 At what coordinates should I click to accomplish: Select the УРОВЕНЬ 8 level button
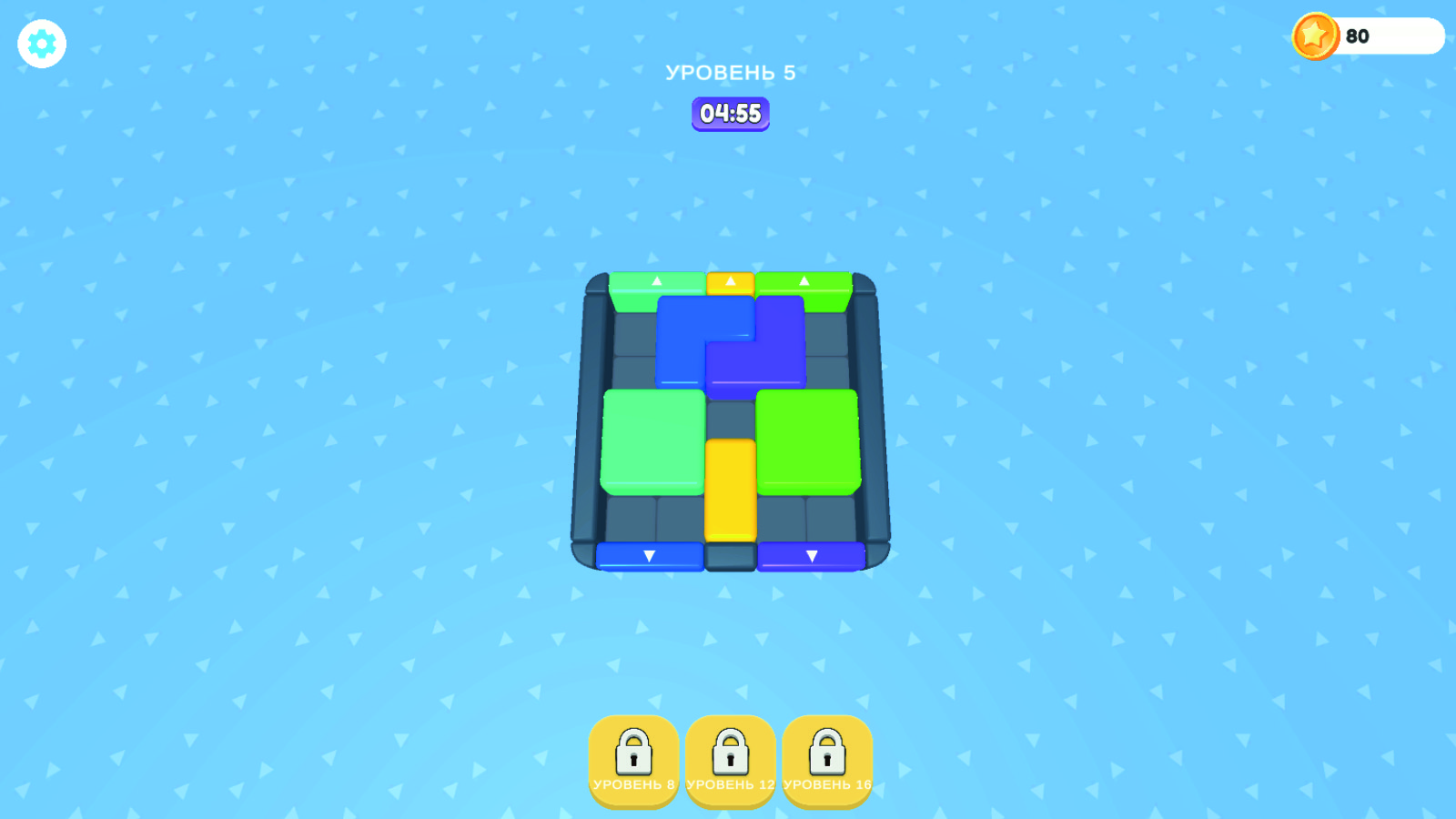click(633, 763)
